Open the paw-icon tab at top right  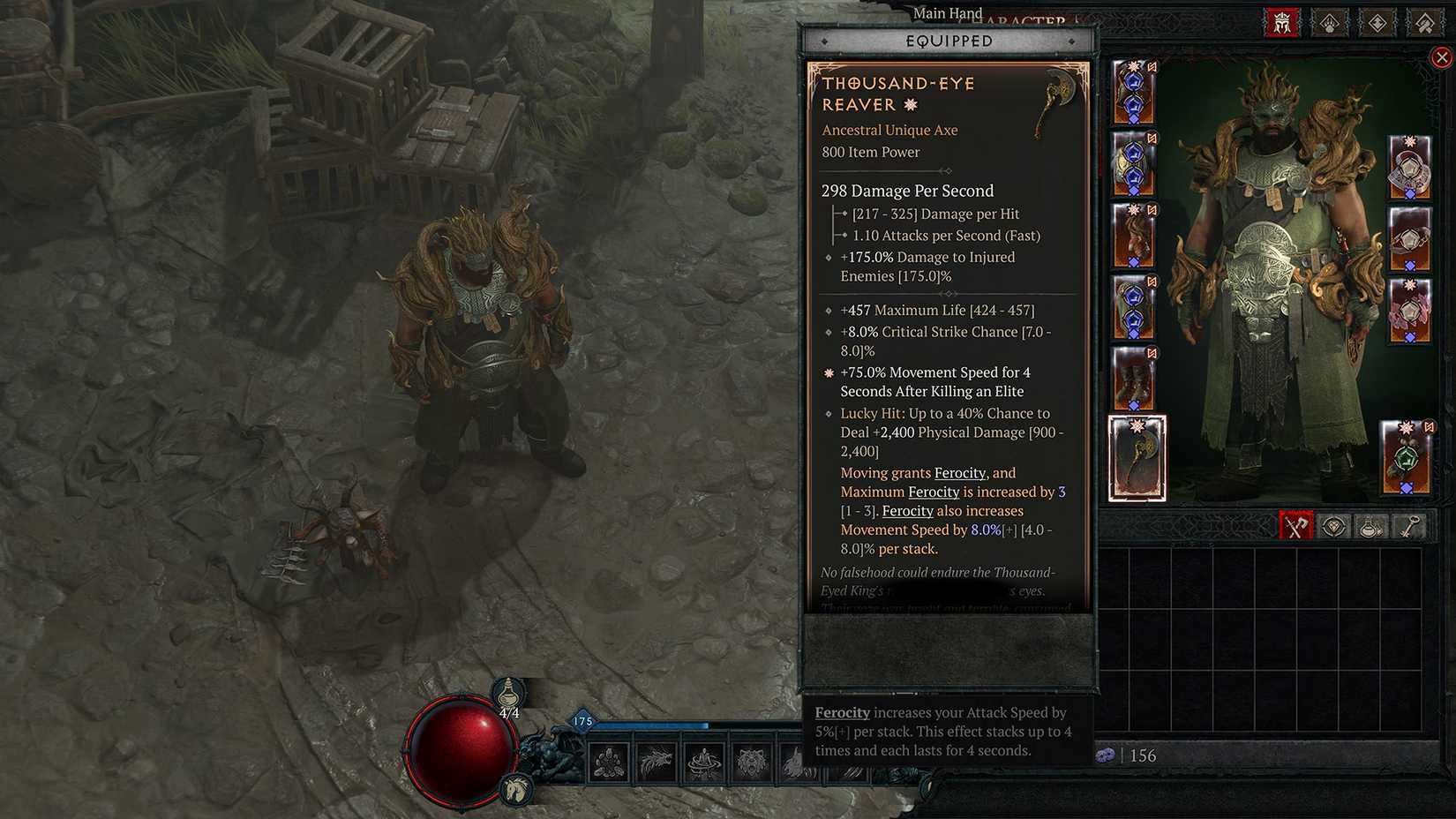[x=1329, y=24]
